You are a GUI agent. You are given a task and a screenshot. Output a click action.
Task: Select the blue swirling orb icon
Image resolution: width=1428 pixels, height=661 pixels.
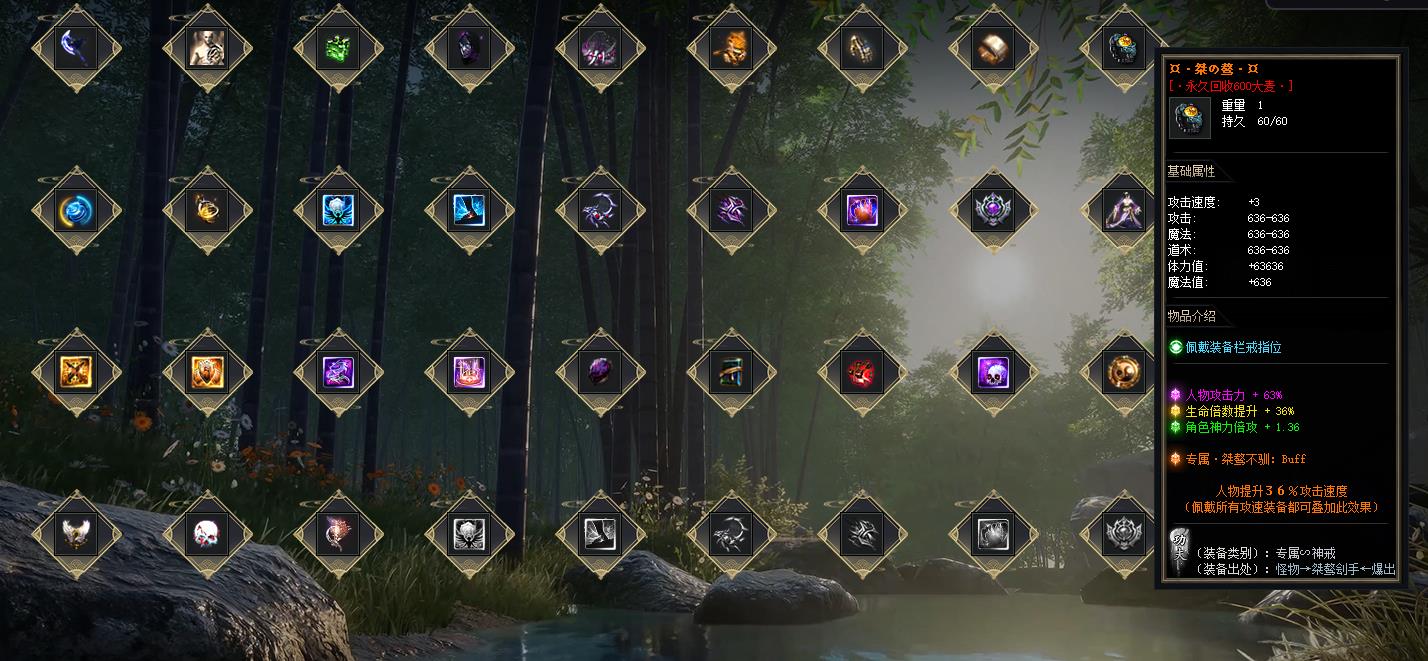[x=76, y=210]
